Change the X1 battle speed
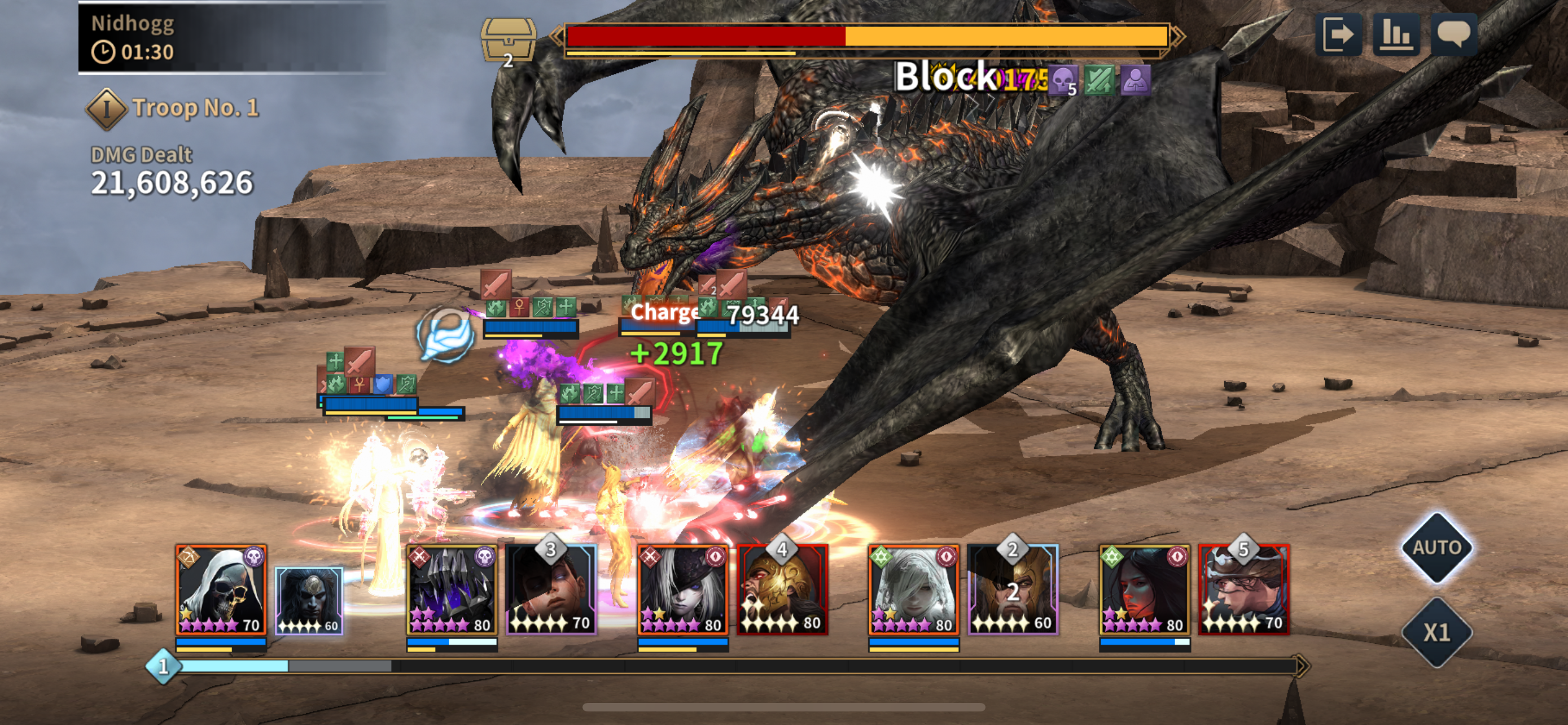The width and height of the screenshot is (1568, 725). (1436, 632)
